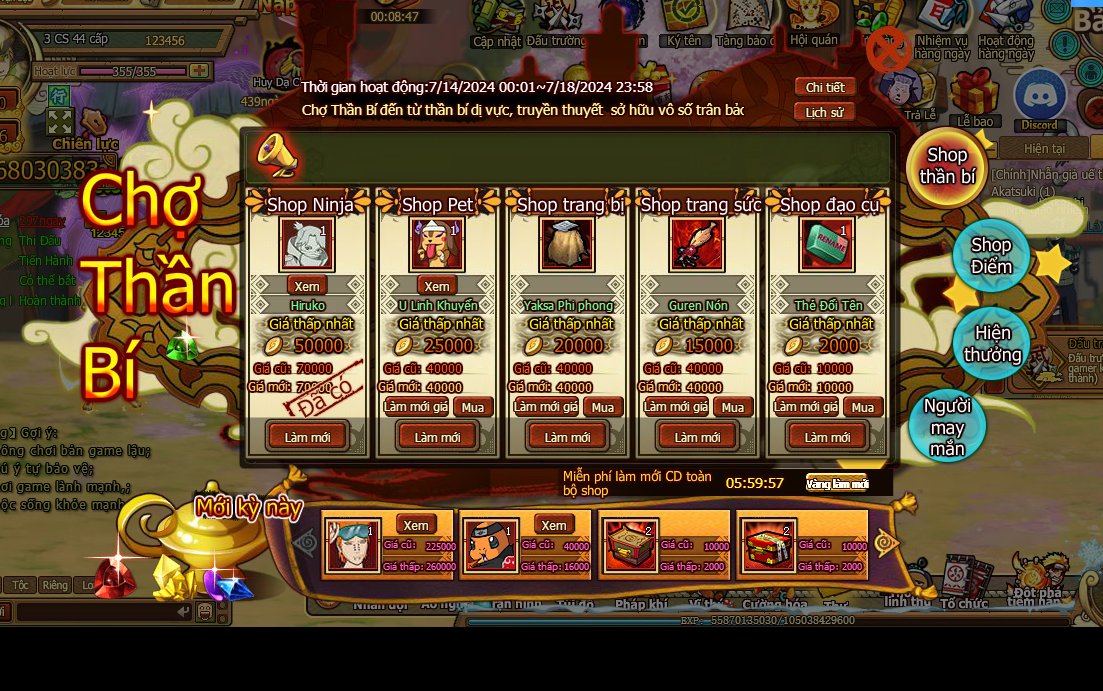Refresh the Shop Ninja with Làm mới
Image resolution: width=1103 pixels, height=691 pixels.
[307, 437]
